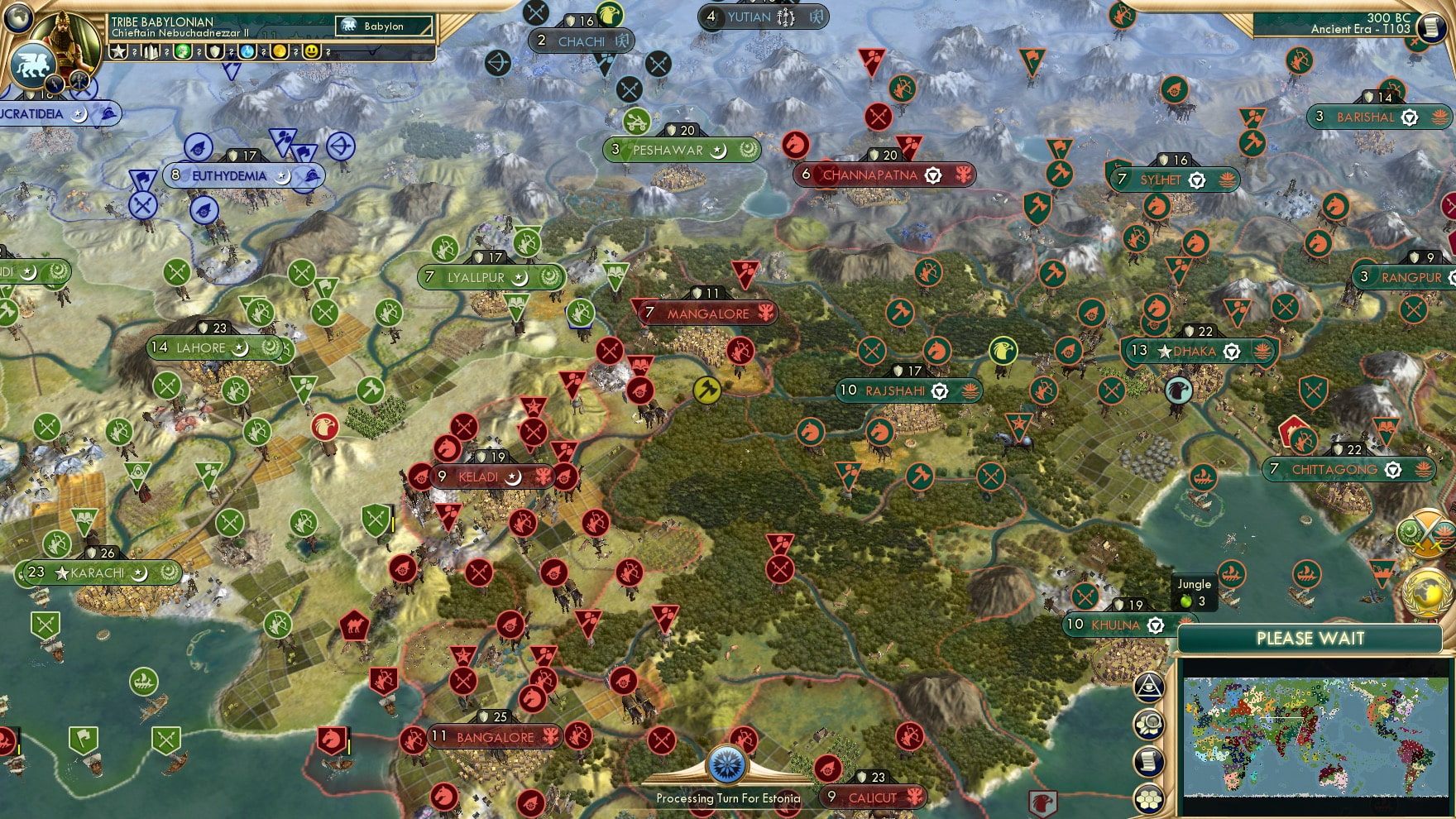Click the great people star icon on the top bar
1456x819 pixels.
click(x=118, y=54)
